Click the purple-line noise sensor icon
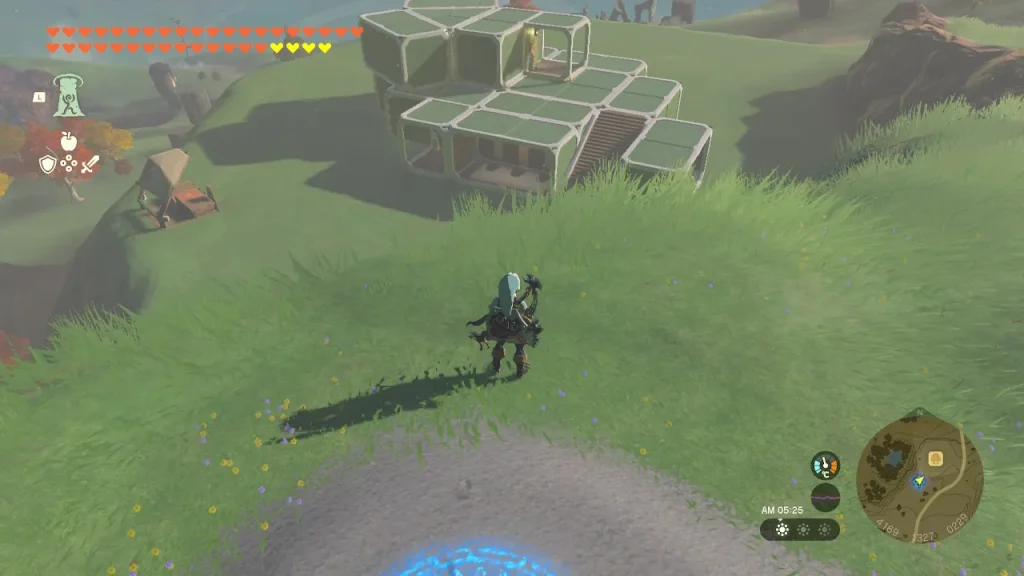 coord(825,496)
